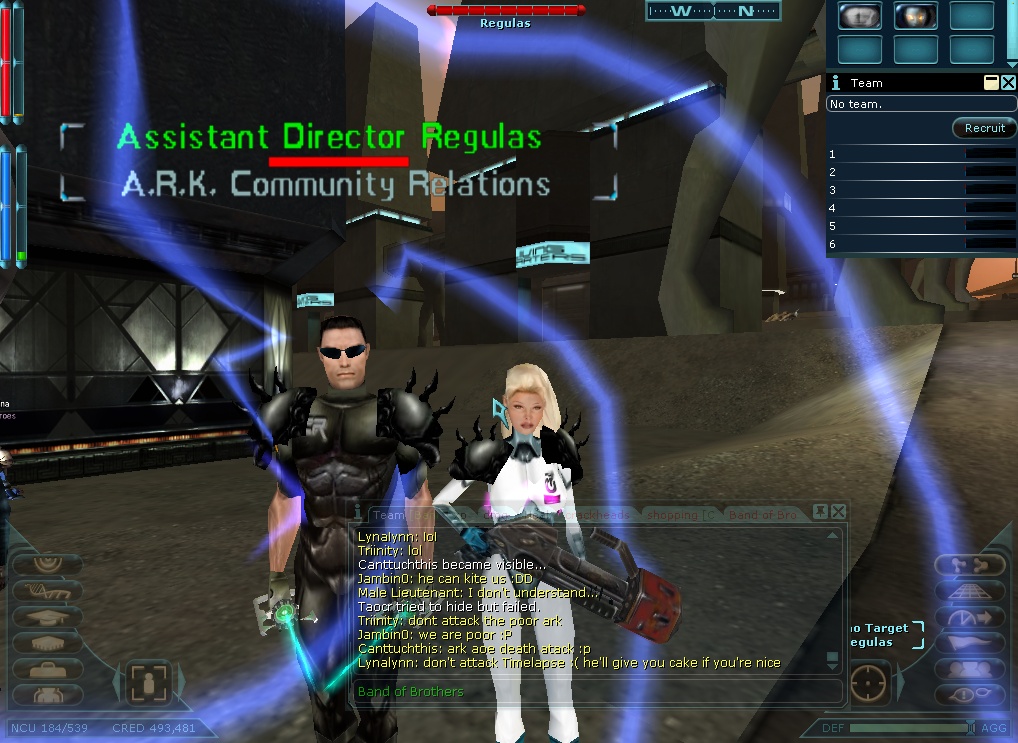Screen dimensions: 1018x743
Task: Select the grey helmet shortcut slot
Action: click(859, 15)
